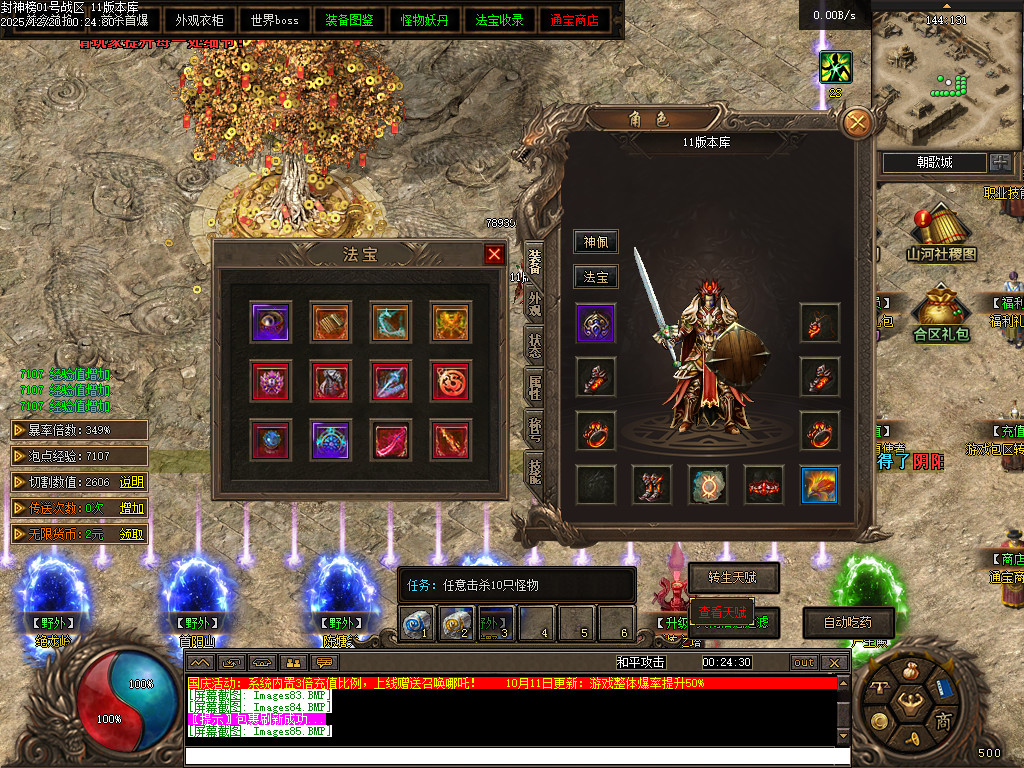The image size is (1024, 768).
Task: Click the 领取 link for 无限货币
Action: tap(132, 534)
